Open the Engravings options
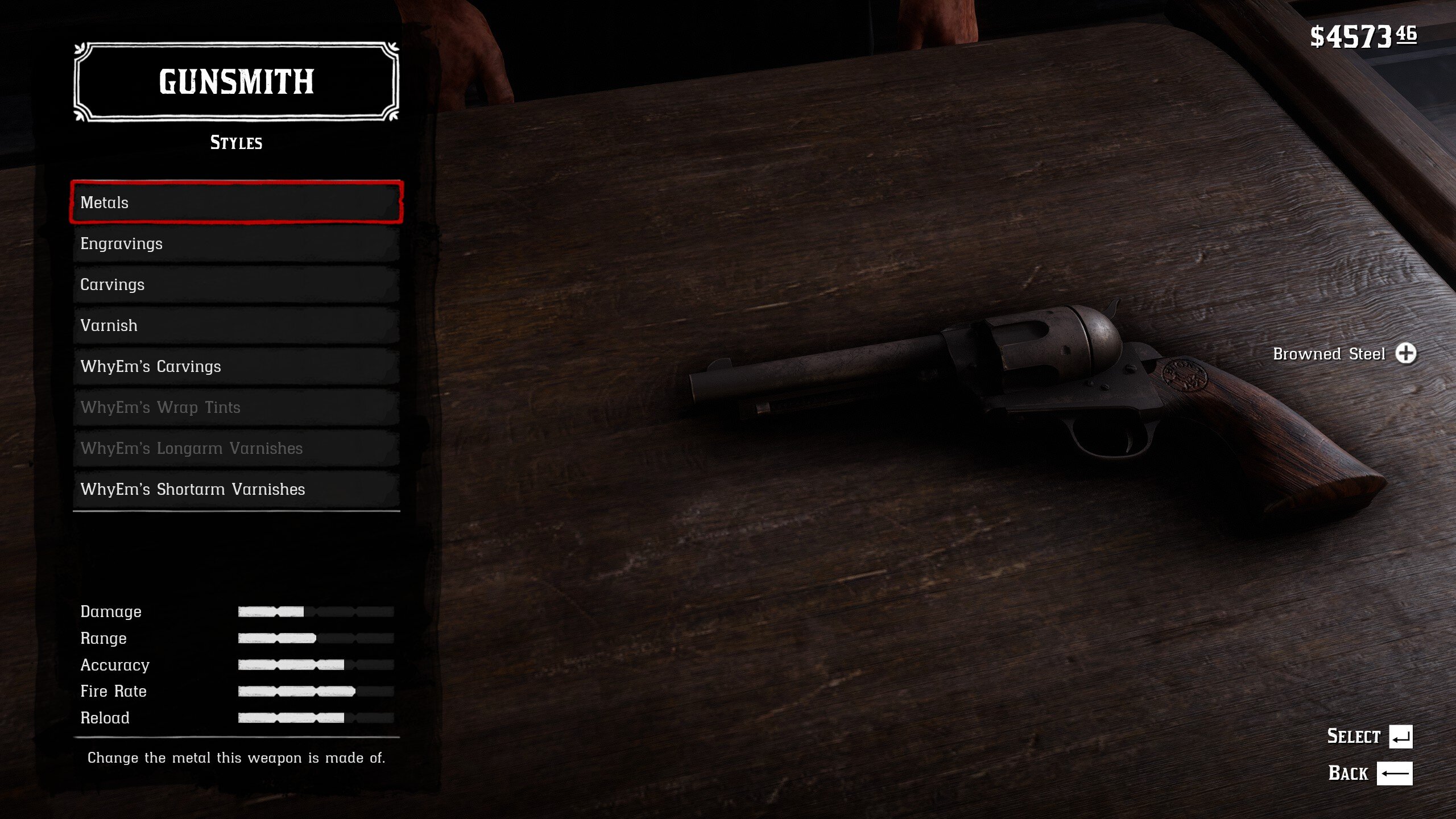Viewport: 1456px width, 819px height. [x=236, y=243]
